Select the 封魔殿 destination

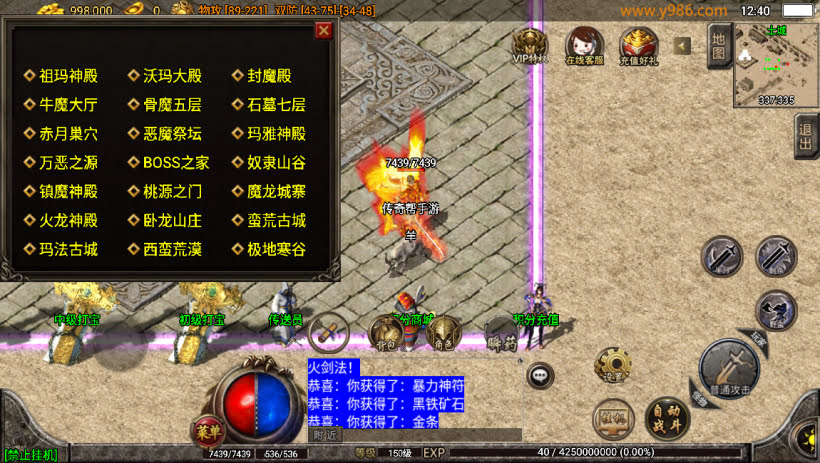(x=269, y=76)
